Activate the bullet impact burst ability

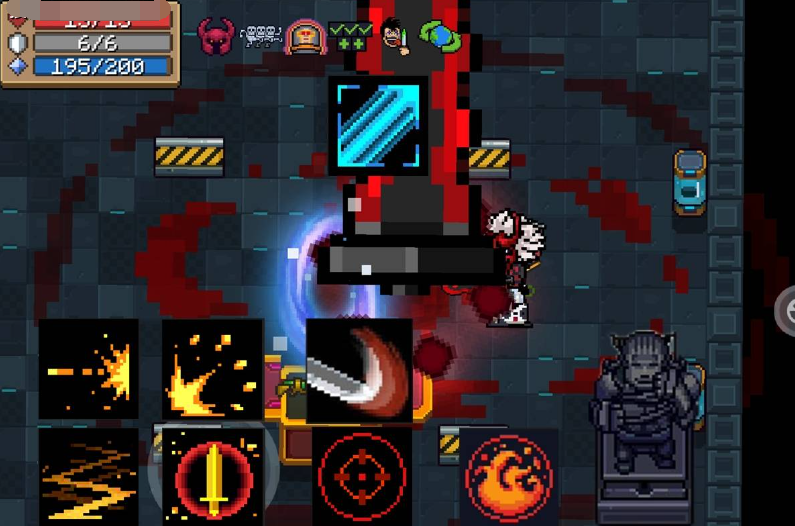tap(89, 368)
